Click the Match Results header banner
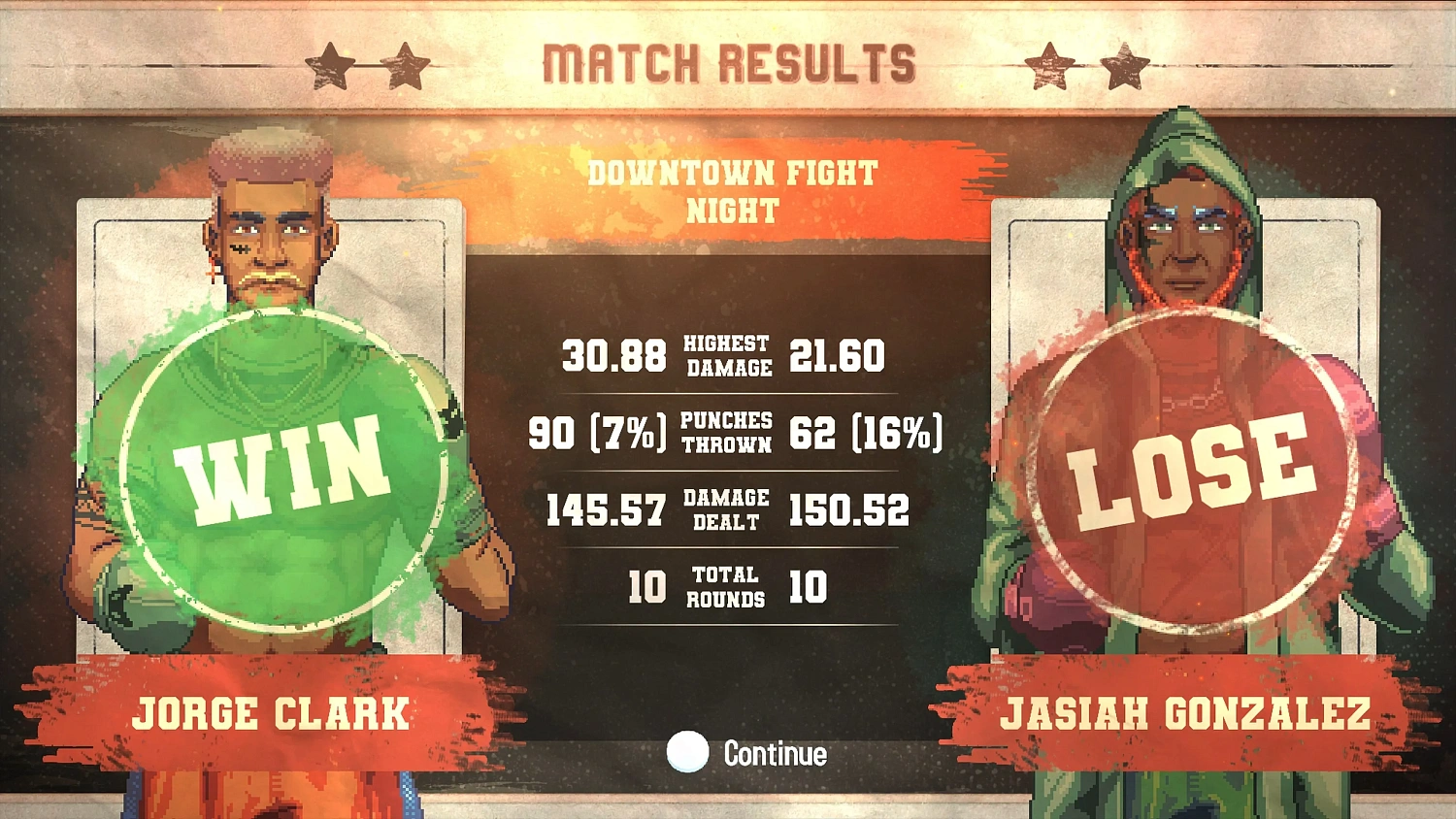The width and height of the screenshot is (1456, 819). 728,60
